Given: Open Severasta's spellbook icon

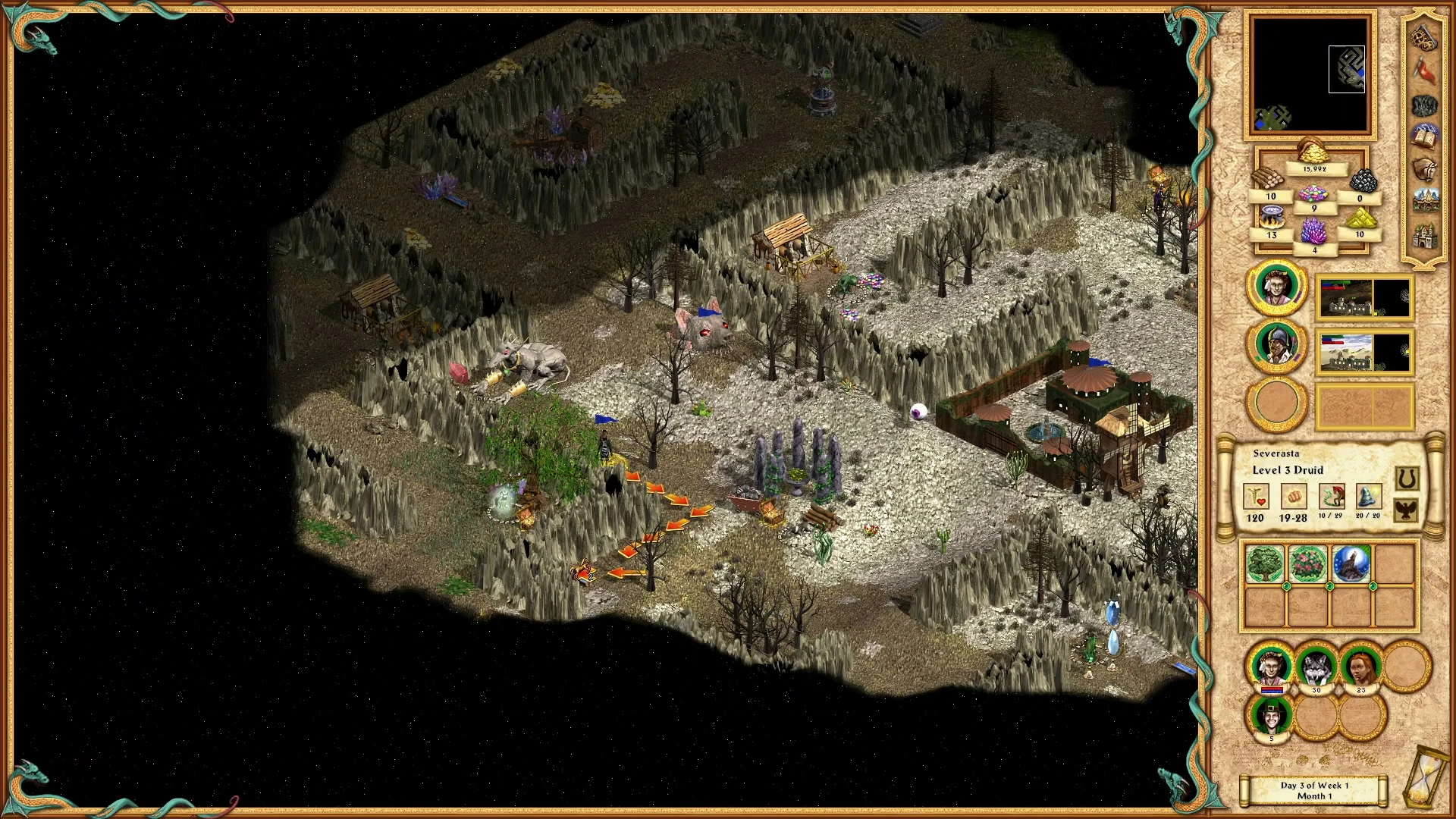Looking at the screenshot, I should (x=1424, y=137).
